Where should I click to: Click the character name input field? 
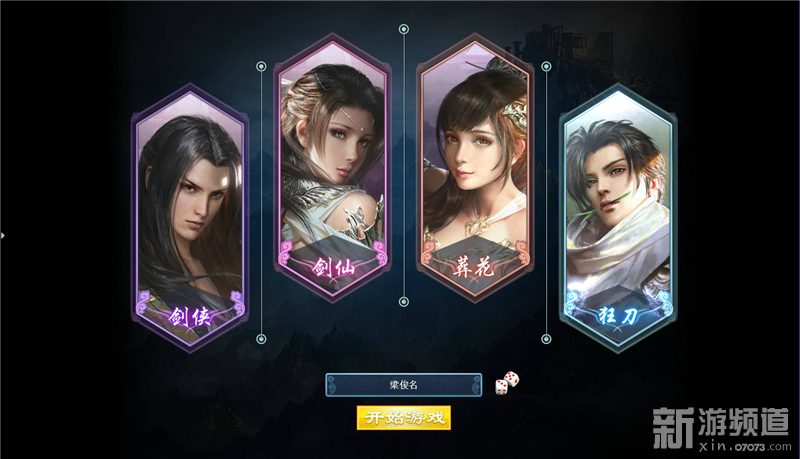tap(403, 385)
